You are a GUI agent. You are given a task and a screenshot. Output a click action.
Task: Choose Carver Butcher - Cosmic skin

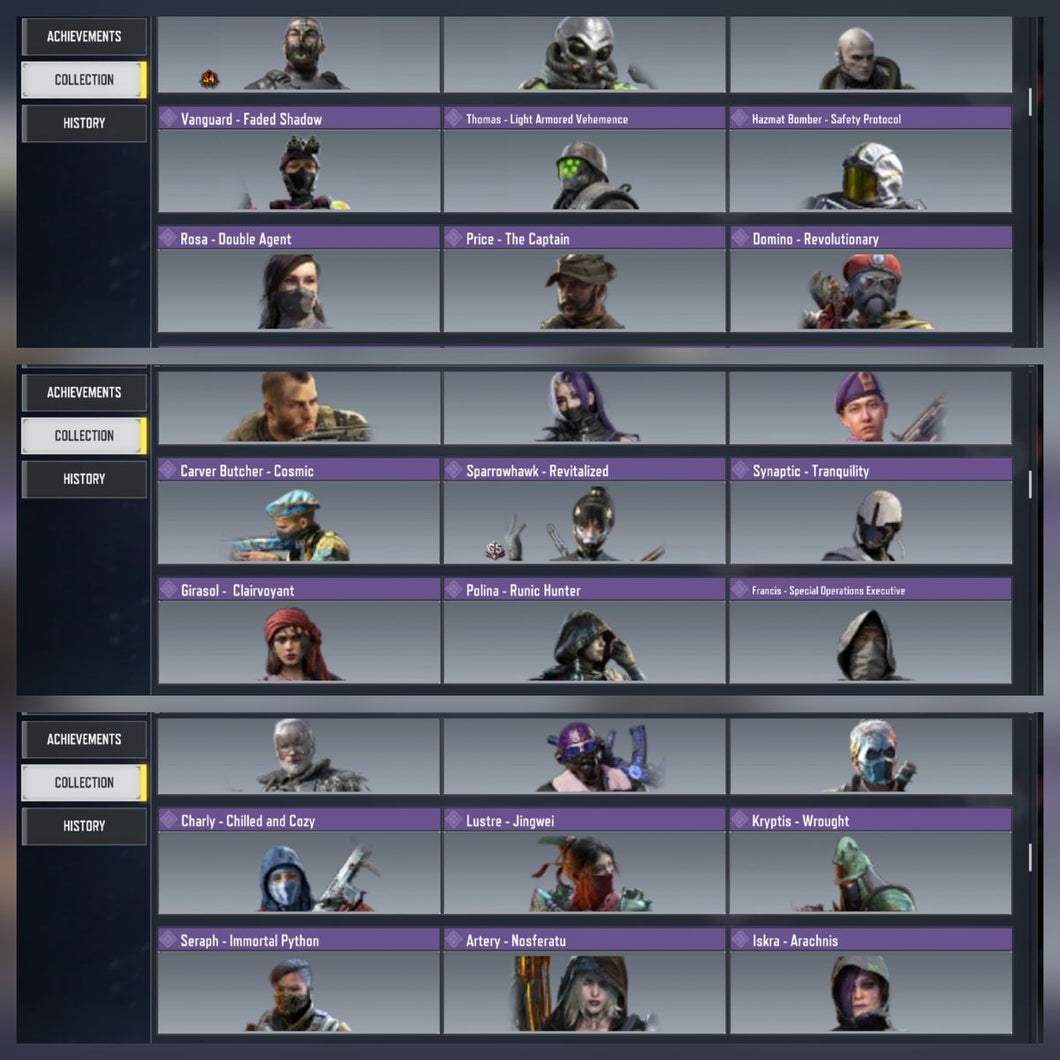pos(298,521)
